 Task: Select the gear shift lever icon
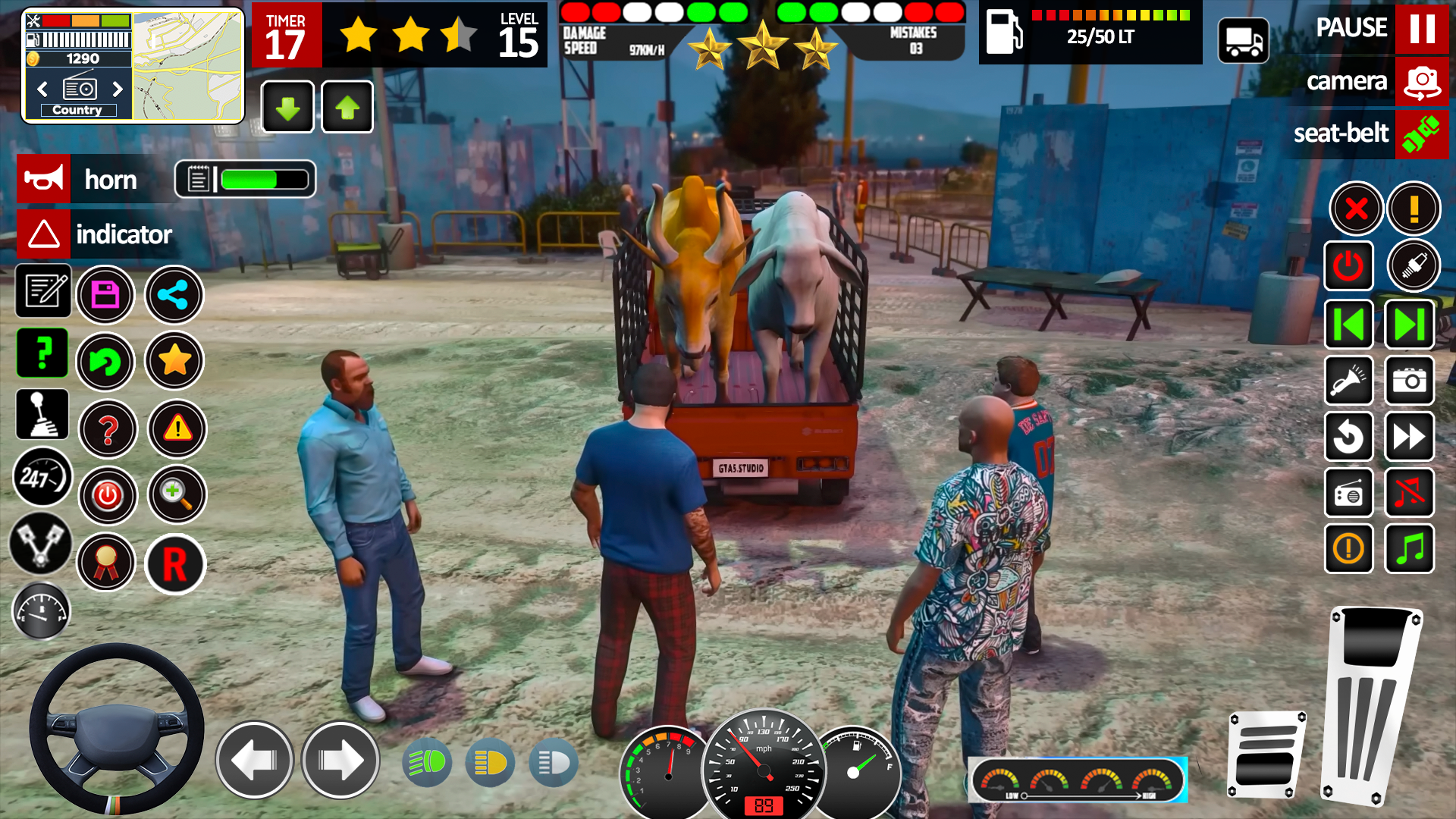(x=42, y=414)
